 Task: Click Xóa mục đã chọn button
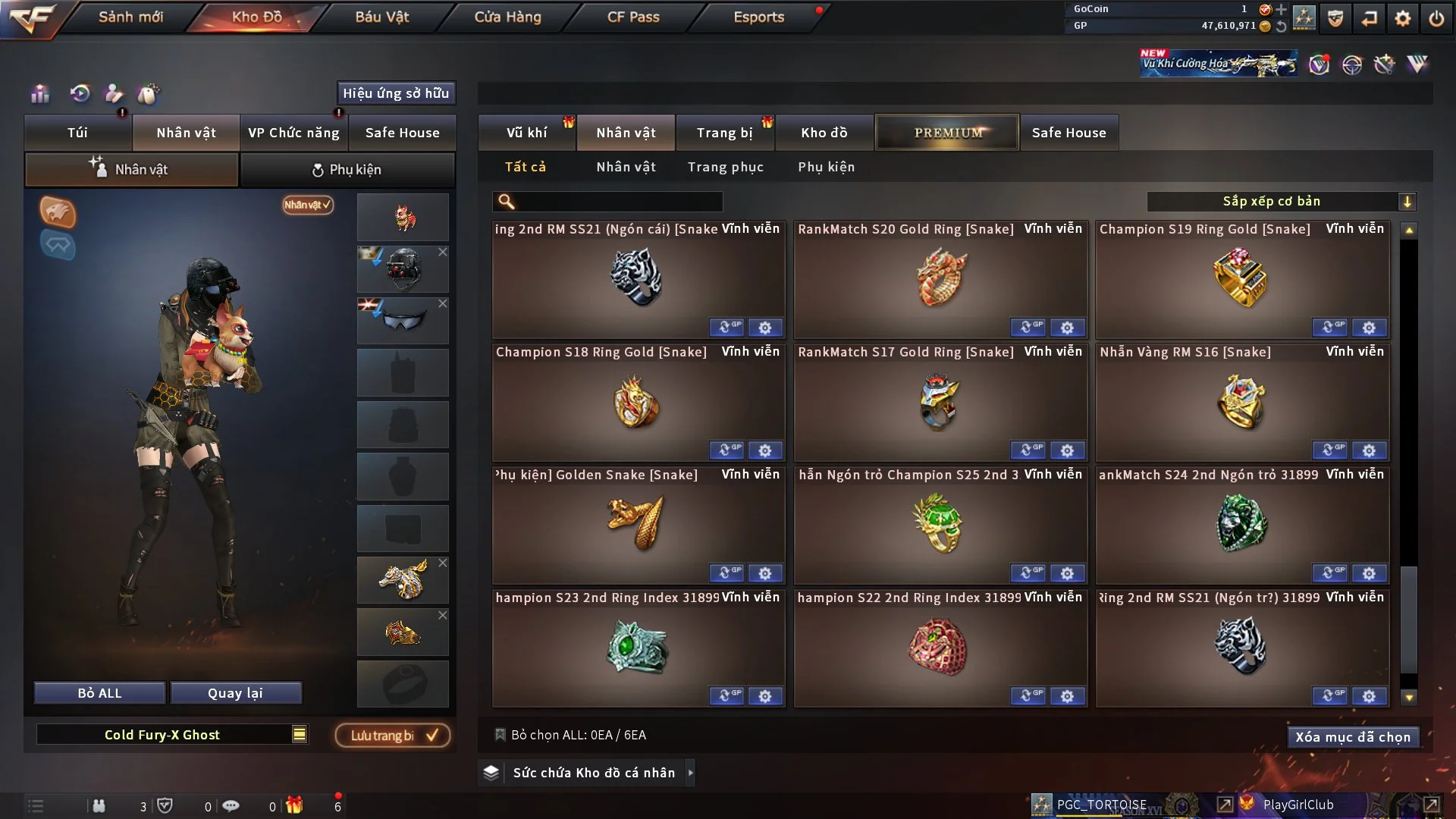(x=1352, y=737)
